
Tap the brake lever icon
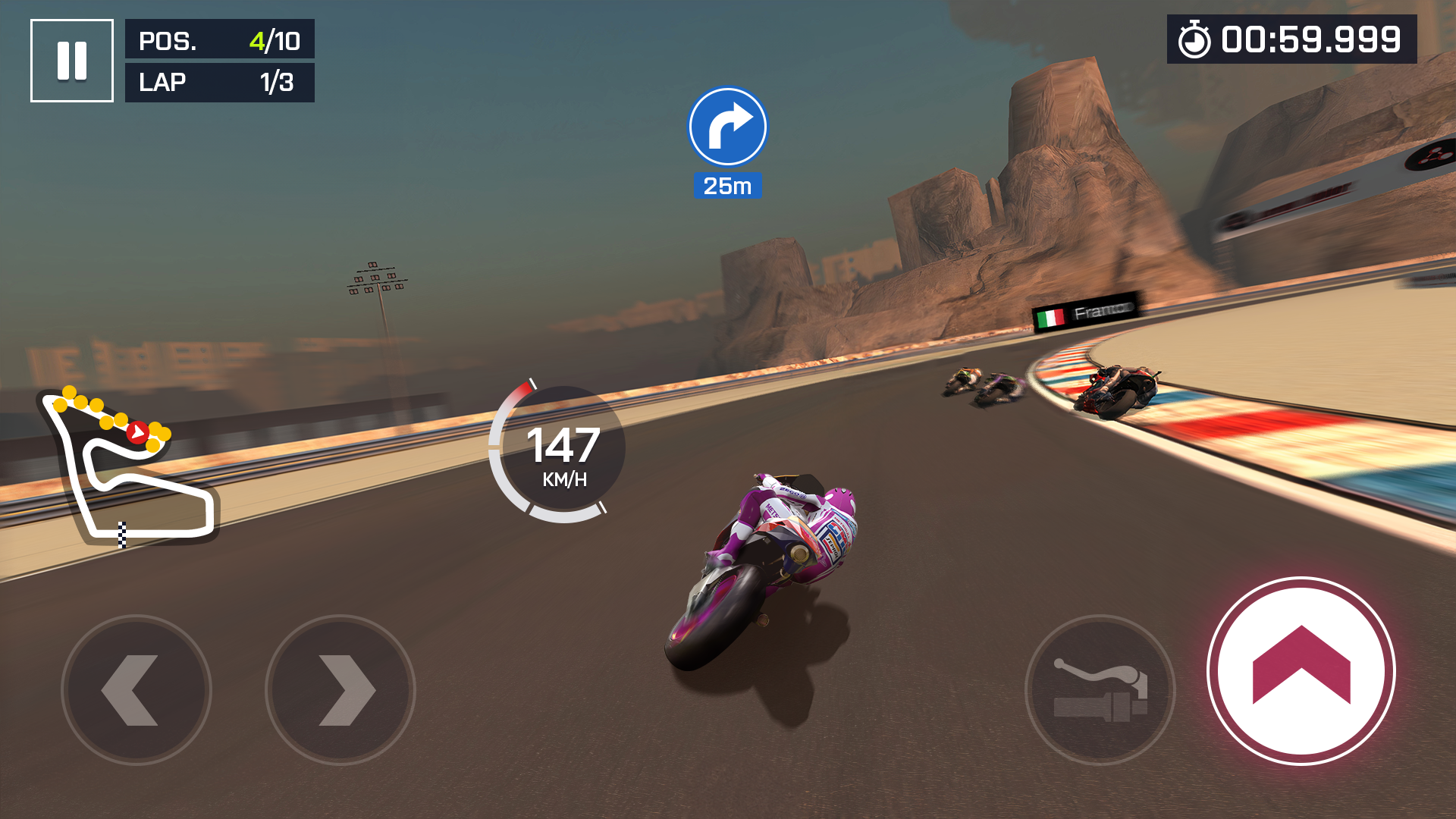click(1101, 690)
